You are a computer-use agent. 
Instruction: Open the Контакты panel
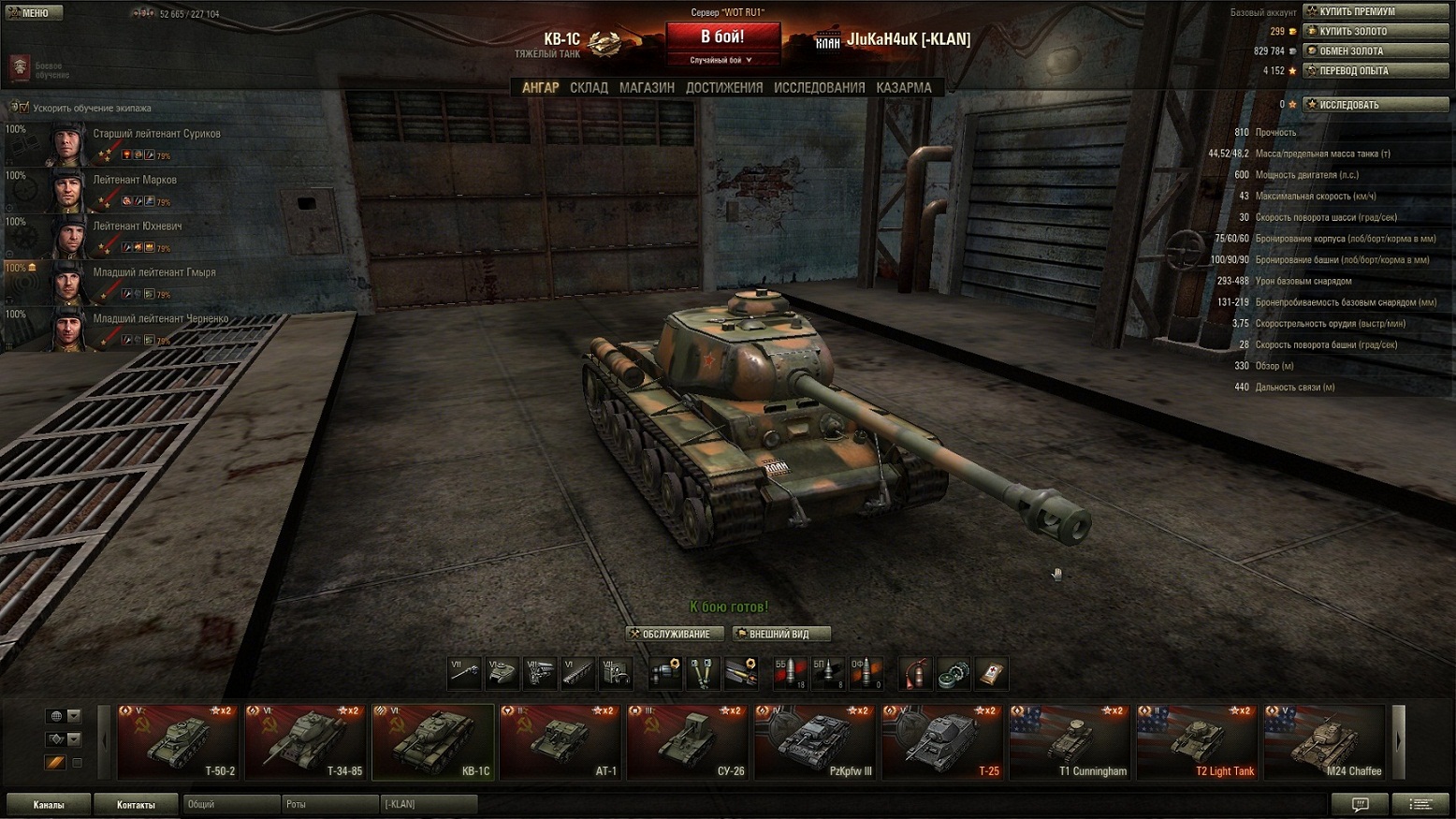click(x=136, y=805)
